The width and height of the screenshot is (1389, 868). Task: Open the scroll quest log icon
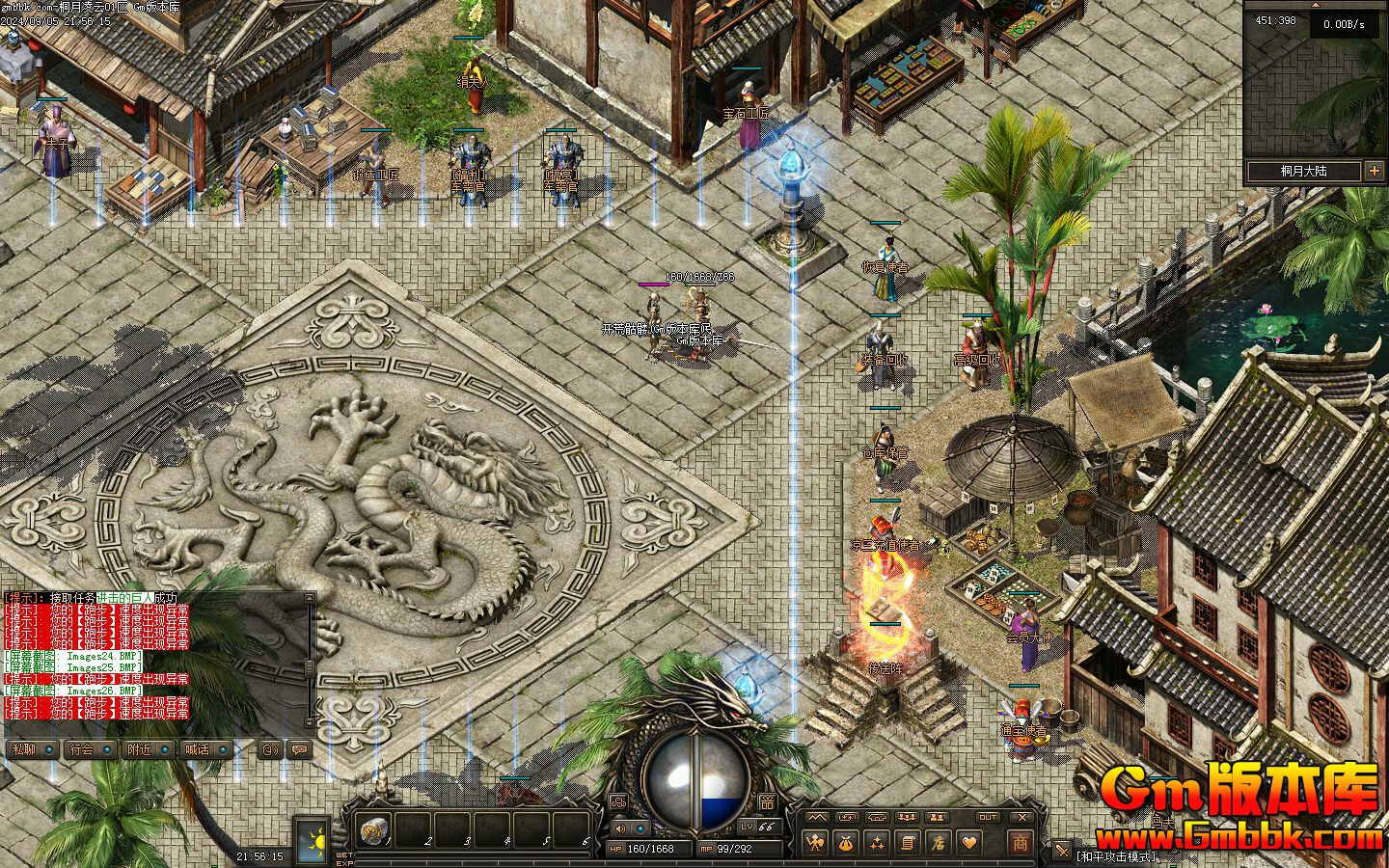907,843
